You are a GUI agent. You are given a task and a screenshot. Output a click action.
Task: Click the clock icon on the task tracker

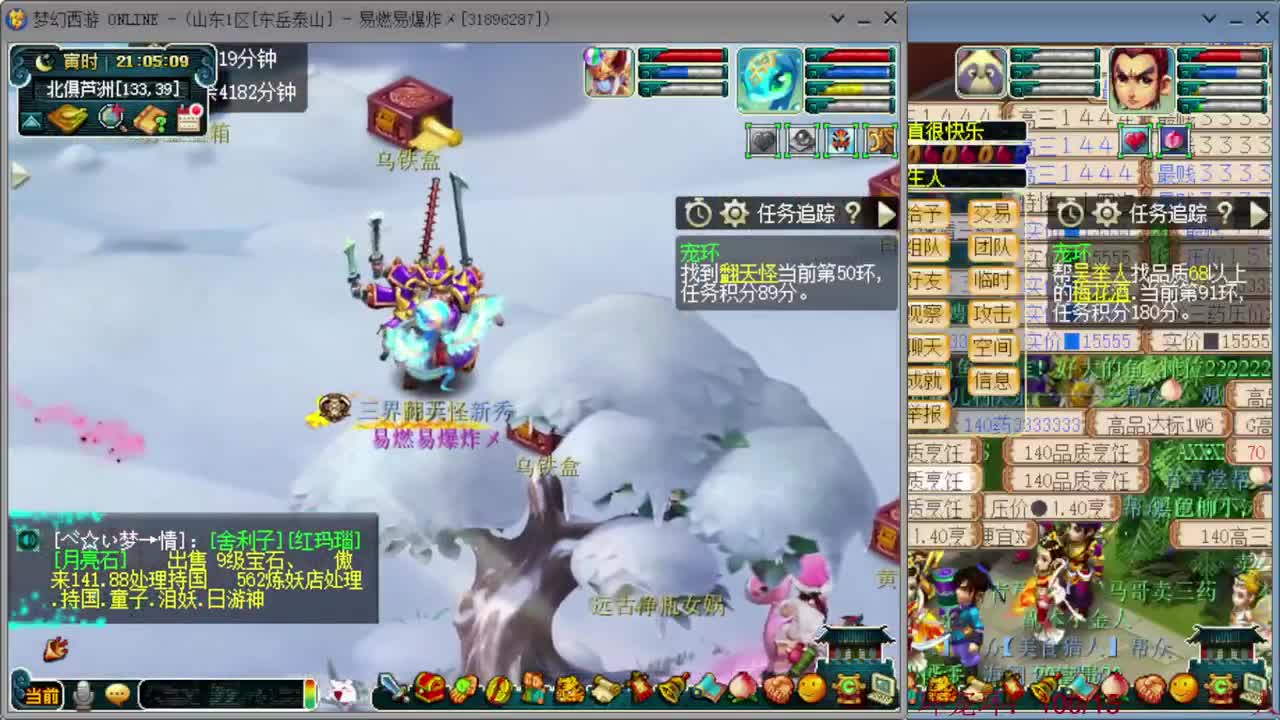[697, 214]
